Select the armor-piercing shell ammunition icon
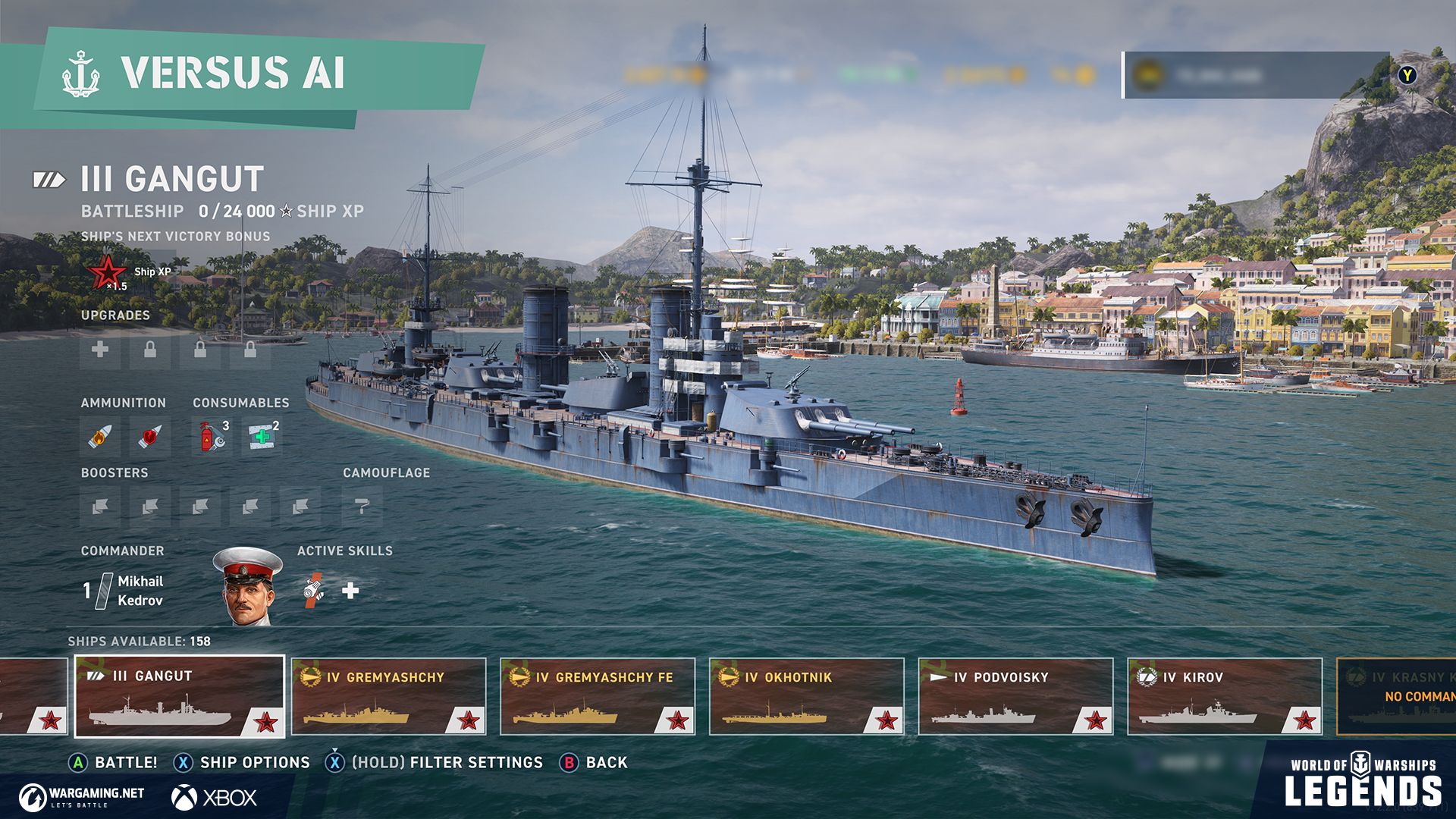 (149, 437)
